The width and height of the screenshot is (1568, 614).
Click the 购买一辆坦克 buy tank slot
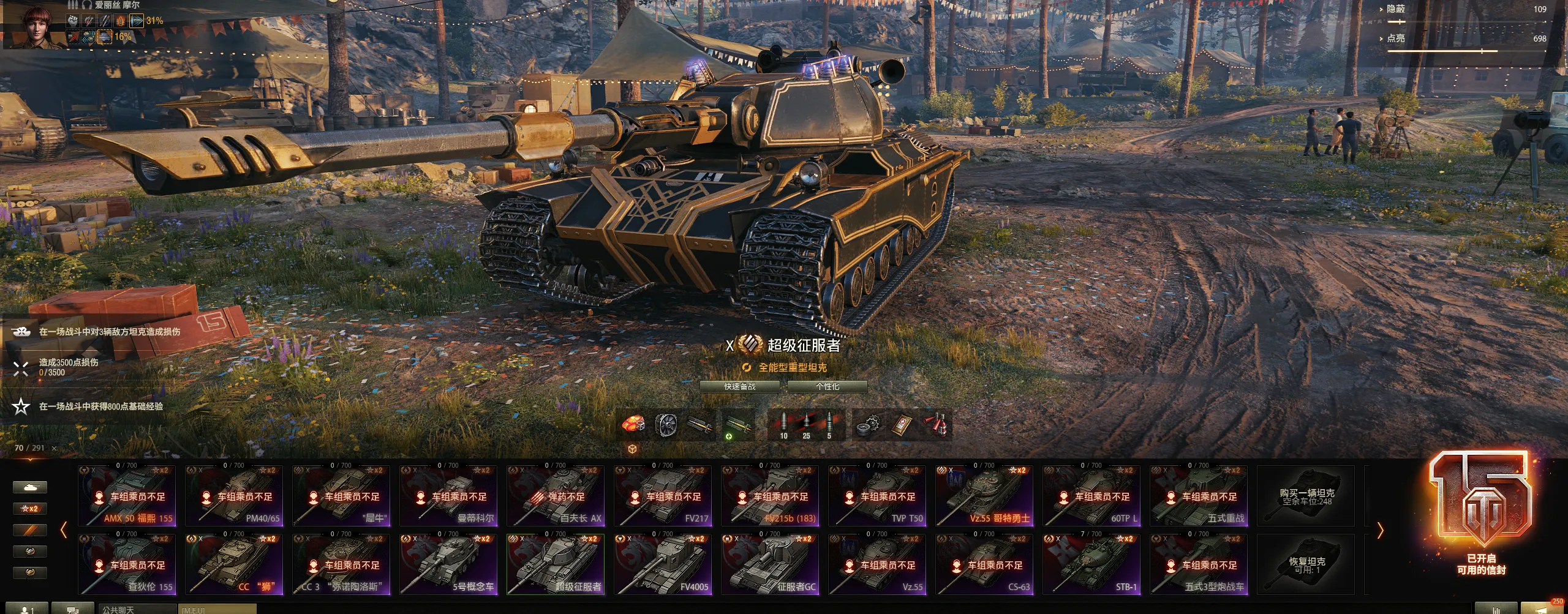click(x=1306, y=496)
